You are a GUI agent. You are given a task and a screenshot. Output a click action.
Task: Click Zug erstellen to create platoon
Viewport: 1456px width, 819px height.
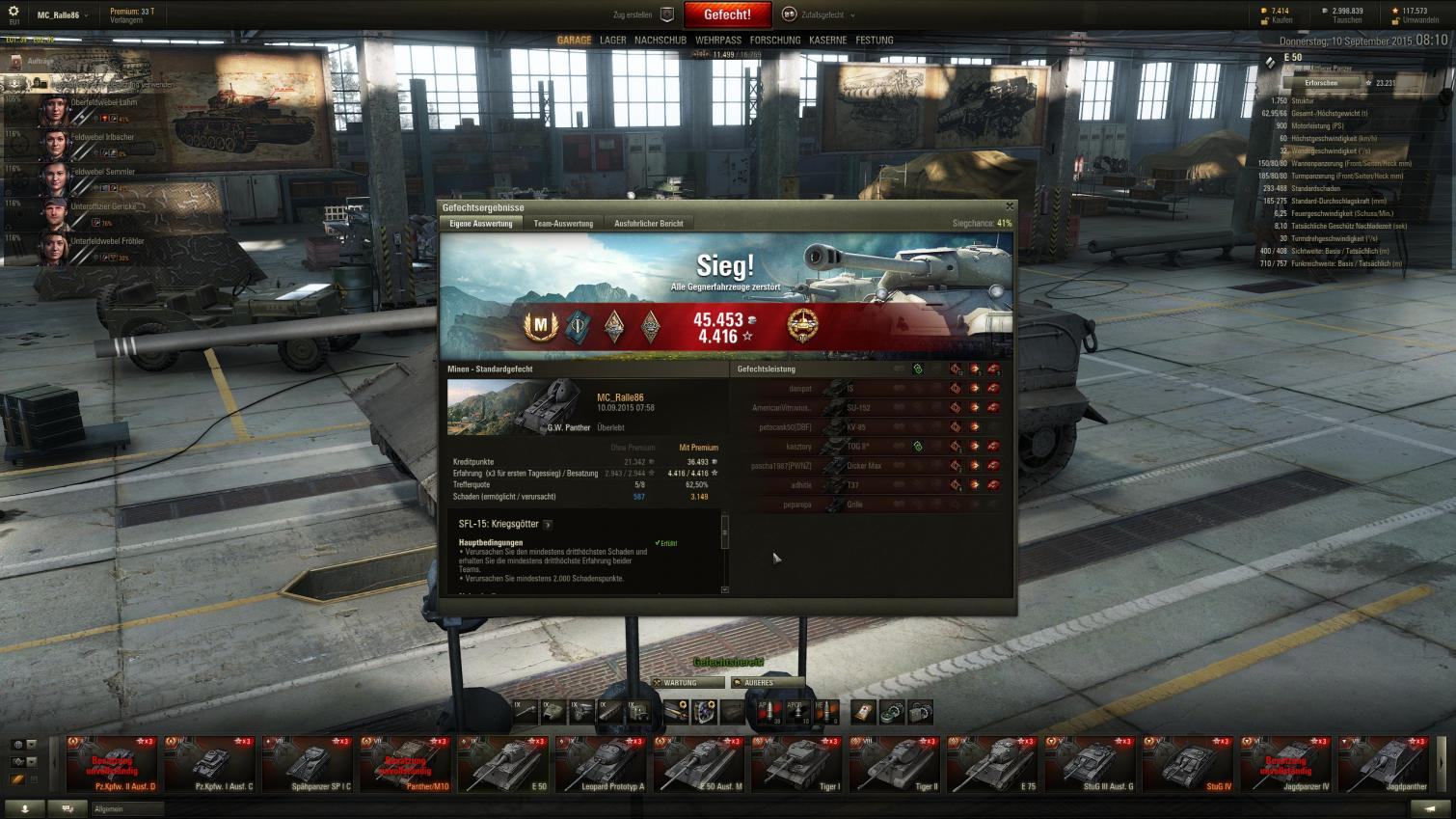pyautogui.click(x=642, y=14)
